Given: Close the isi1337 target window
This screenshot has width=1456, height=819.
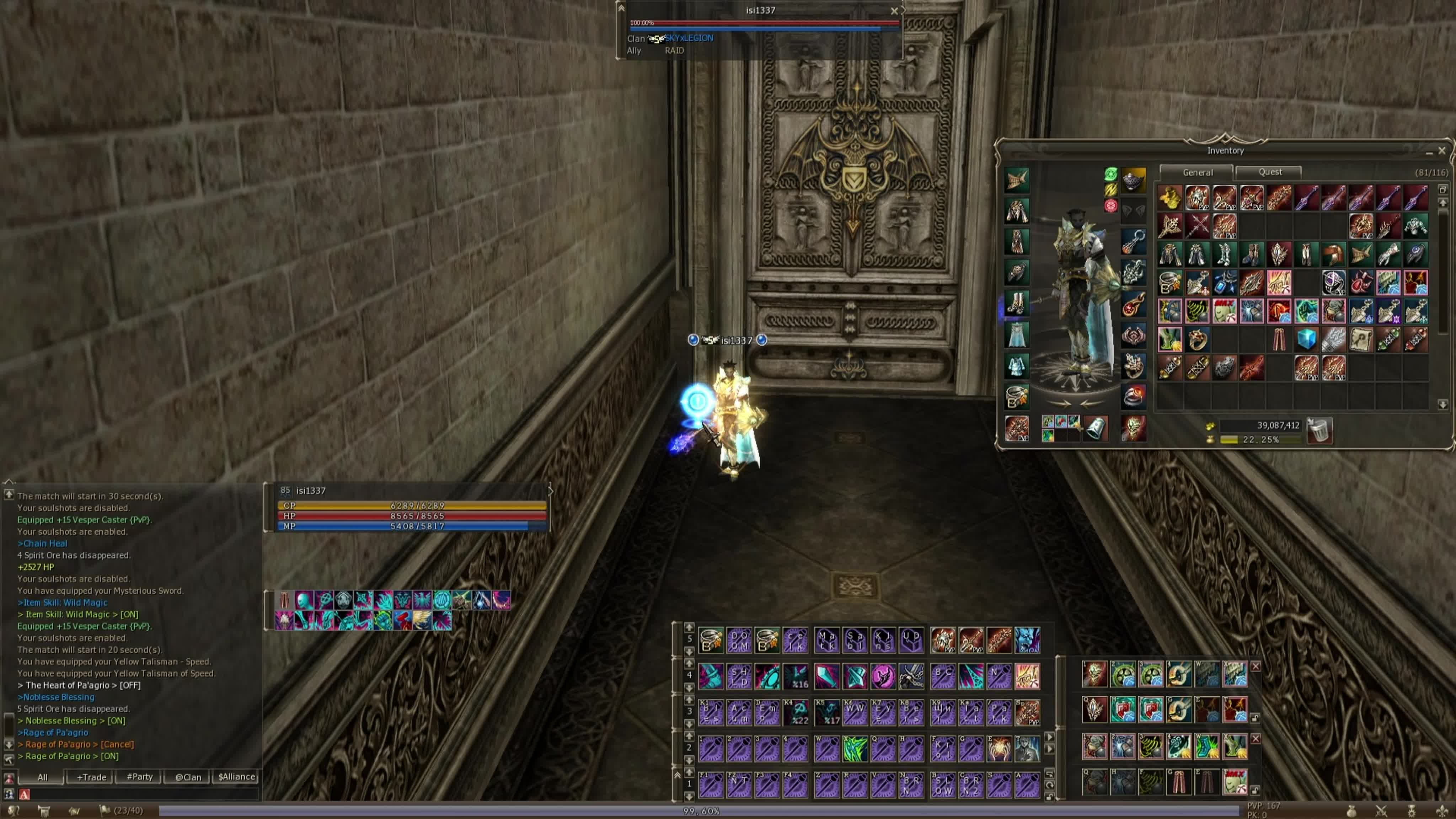Looking at the screenshot, I should 894,11.
